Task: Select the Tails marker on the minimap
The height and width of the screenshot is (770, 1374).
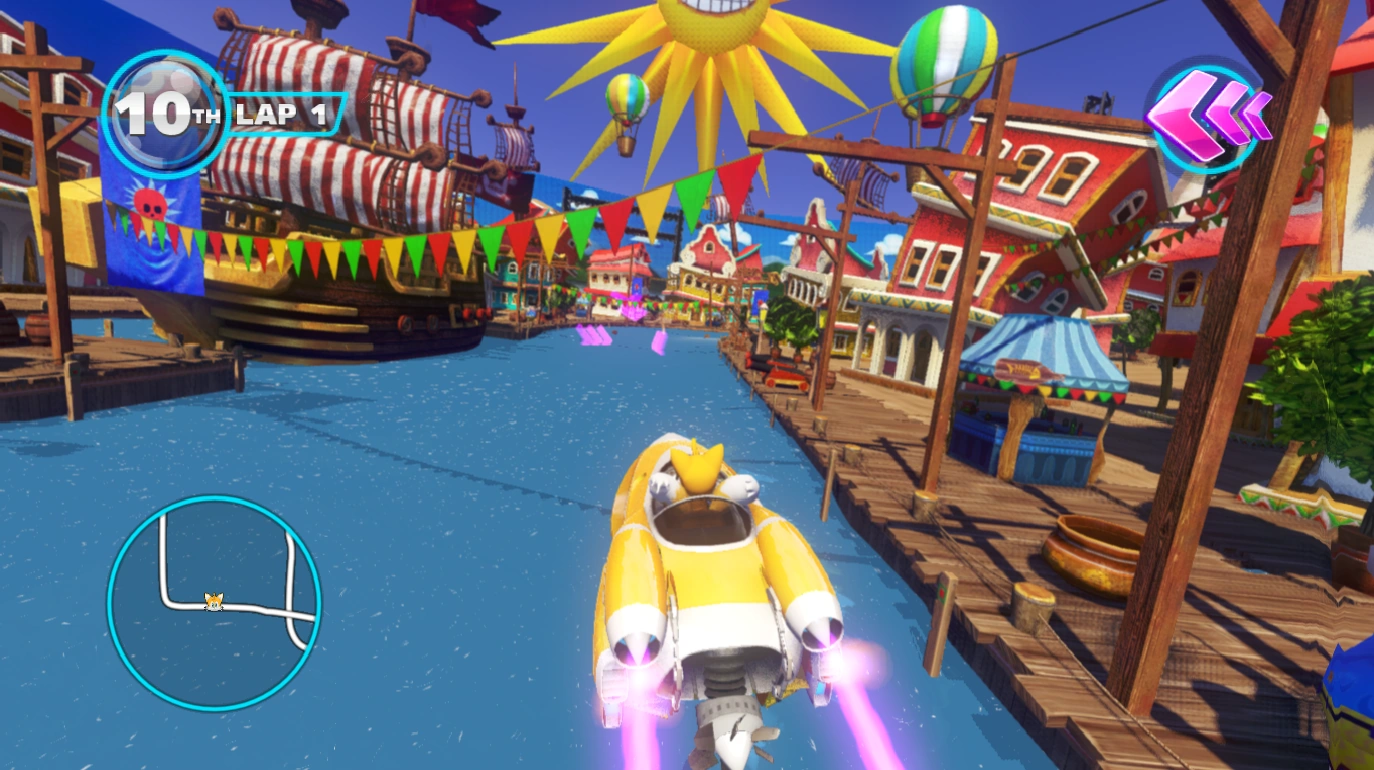Action: pyautogui.click(x=213, y=601)
